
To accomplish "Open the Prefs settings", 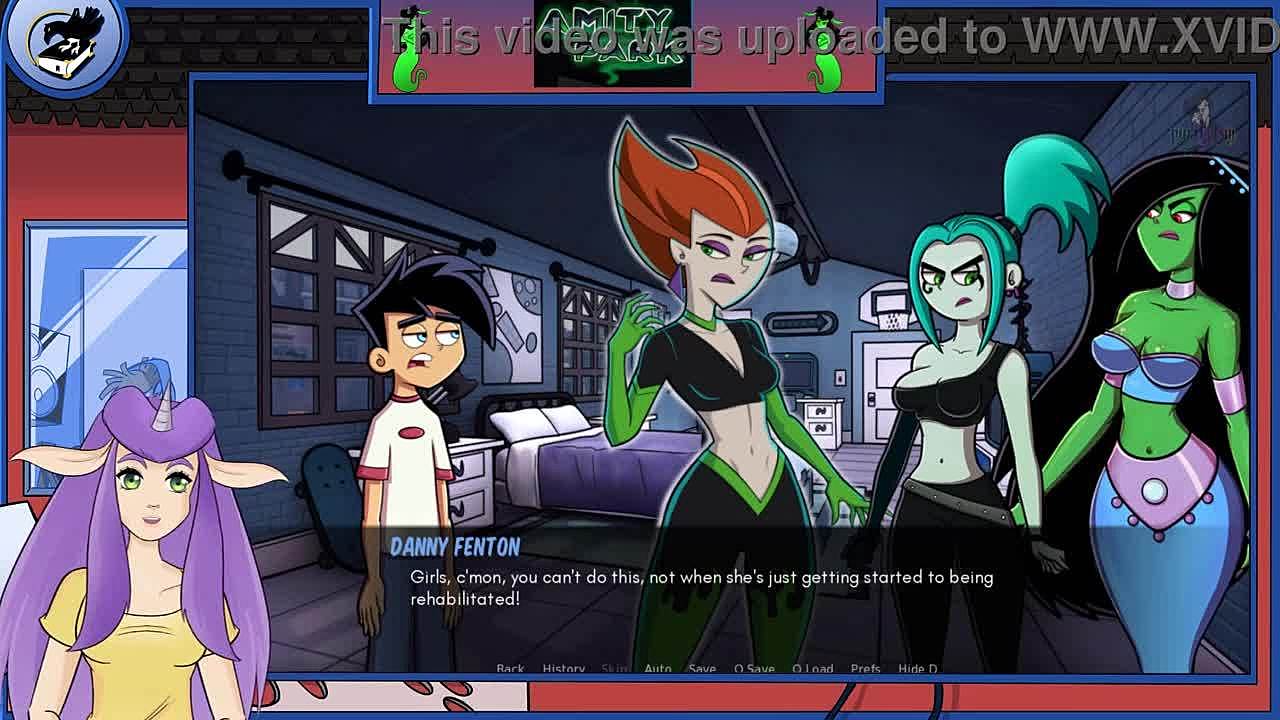I will tap(865, 668).
